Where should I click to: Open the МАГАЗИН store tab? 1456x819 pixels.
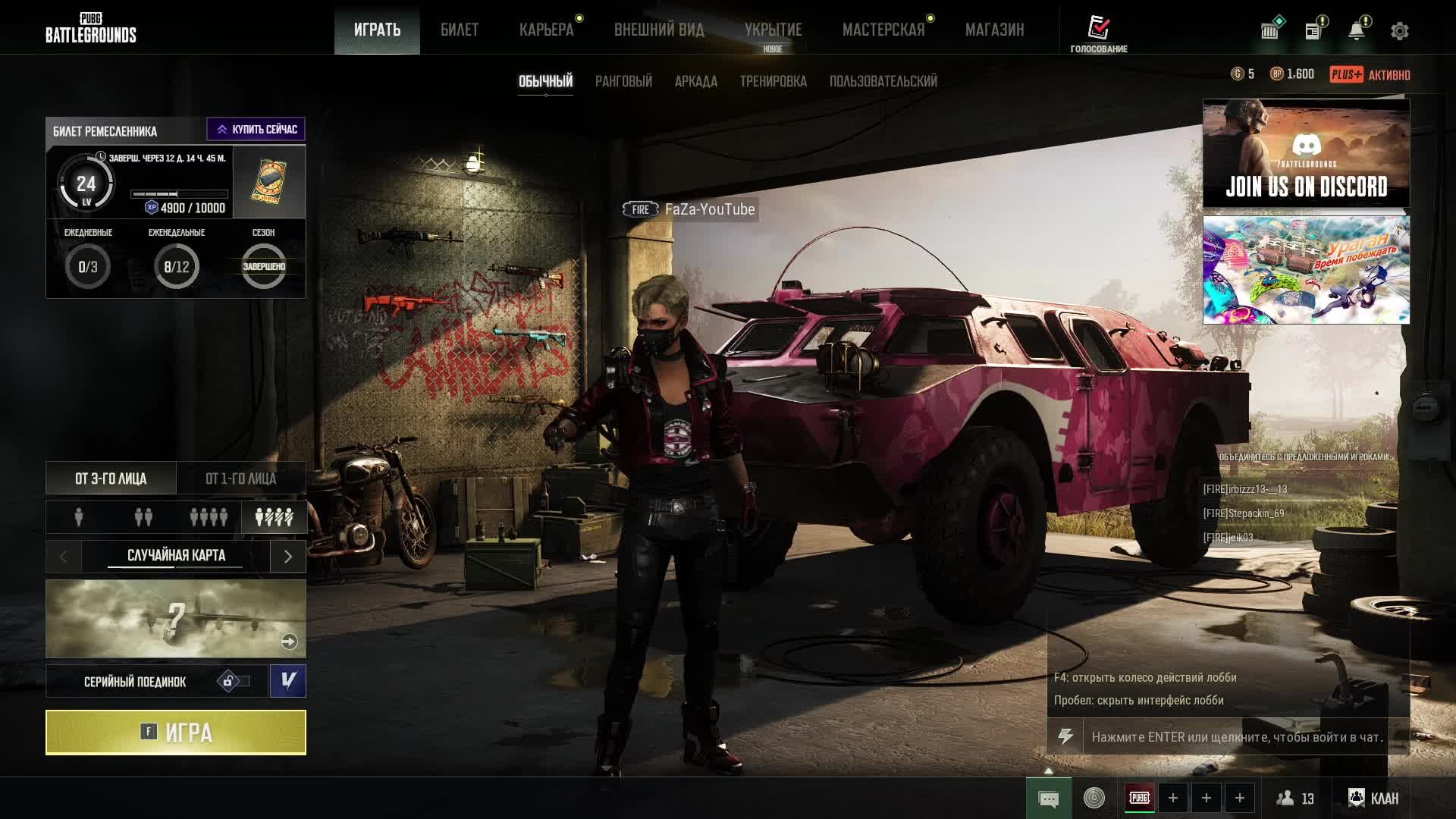click(x=994, y=30)
